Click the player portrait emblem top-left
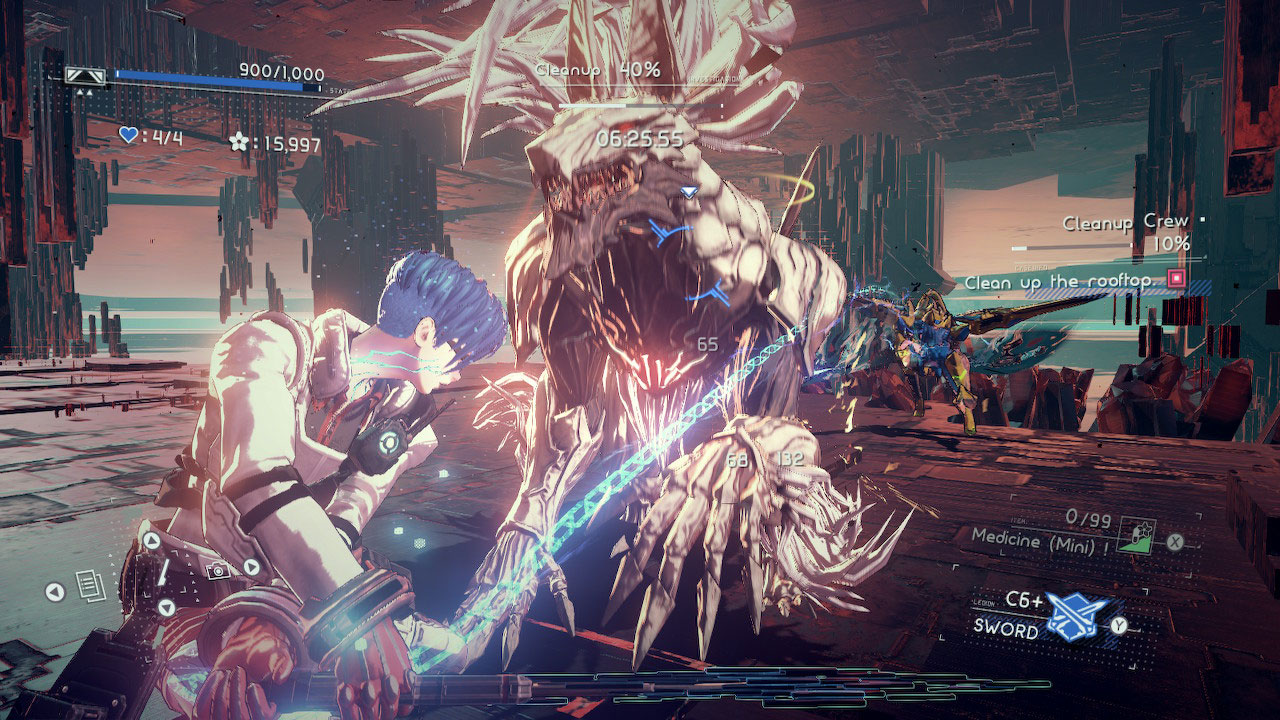Viewport: 1280px width, 720px height. (x=84, y=75)
